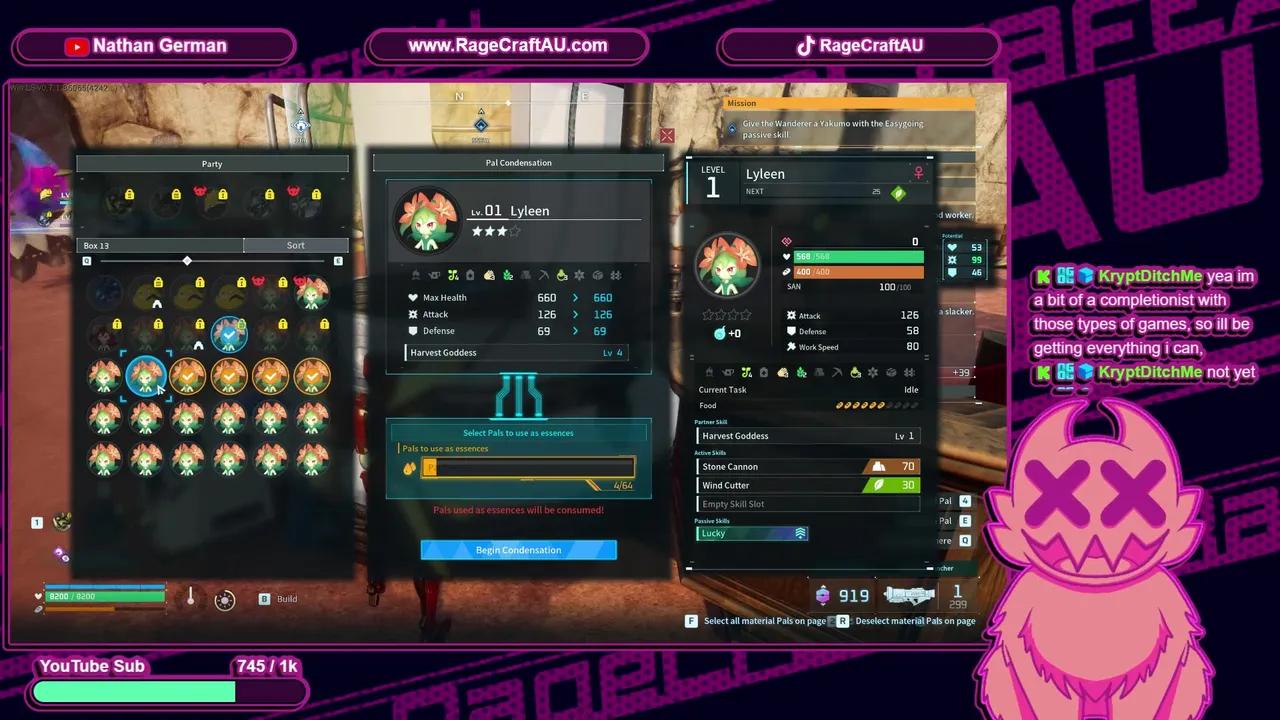Click the Attack sun-burst stat icon
The width and height of the screenshot is (1280, 720).
tap(415, 314)
